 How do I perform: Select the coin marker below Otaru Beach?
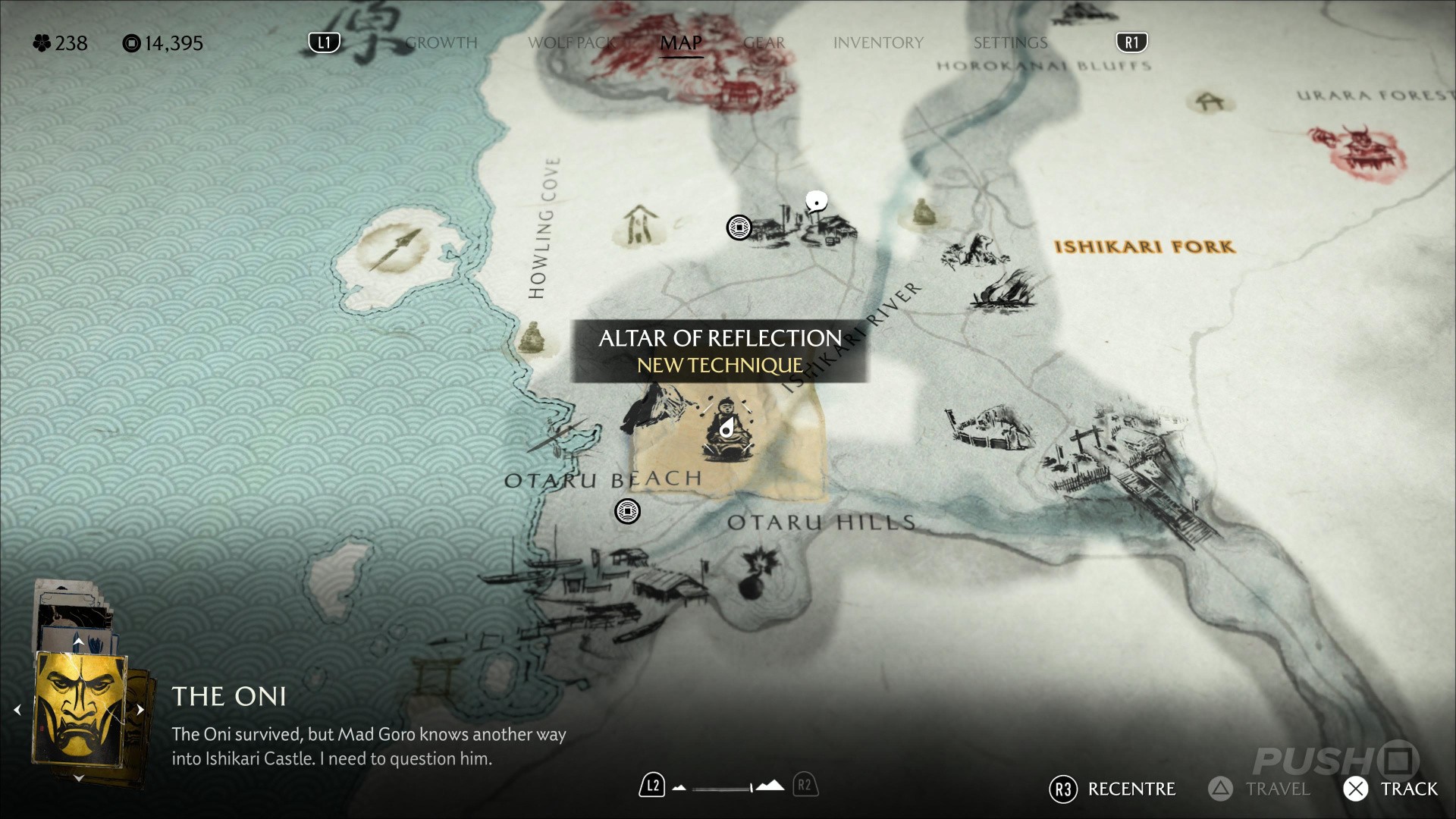(x=627, y=511)
